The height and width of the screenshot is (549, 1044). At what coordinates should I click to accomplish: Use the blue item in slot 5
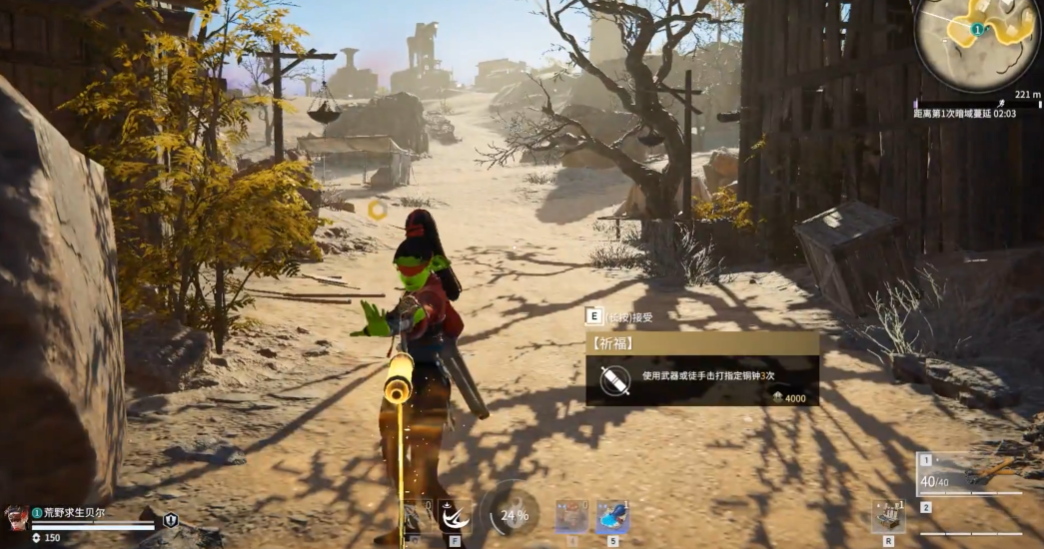coord(612,517)
